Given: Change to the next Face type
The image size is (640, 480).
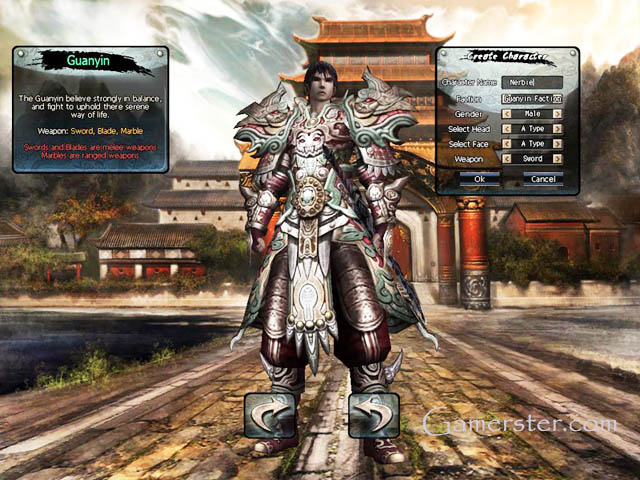Looking at the screenshot, I should click(558, 143).
